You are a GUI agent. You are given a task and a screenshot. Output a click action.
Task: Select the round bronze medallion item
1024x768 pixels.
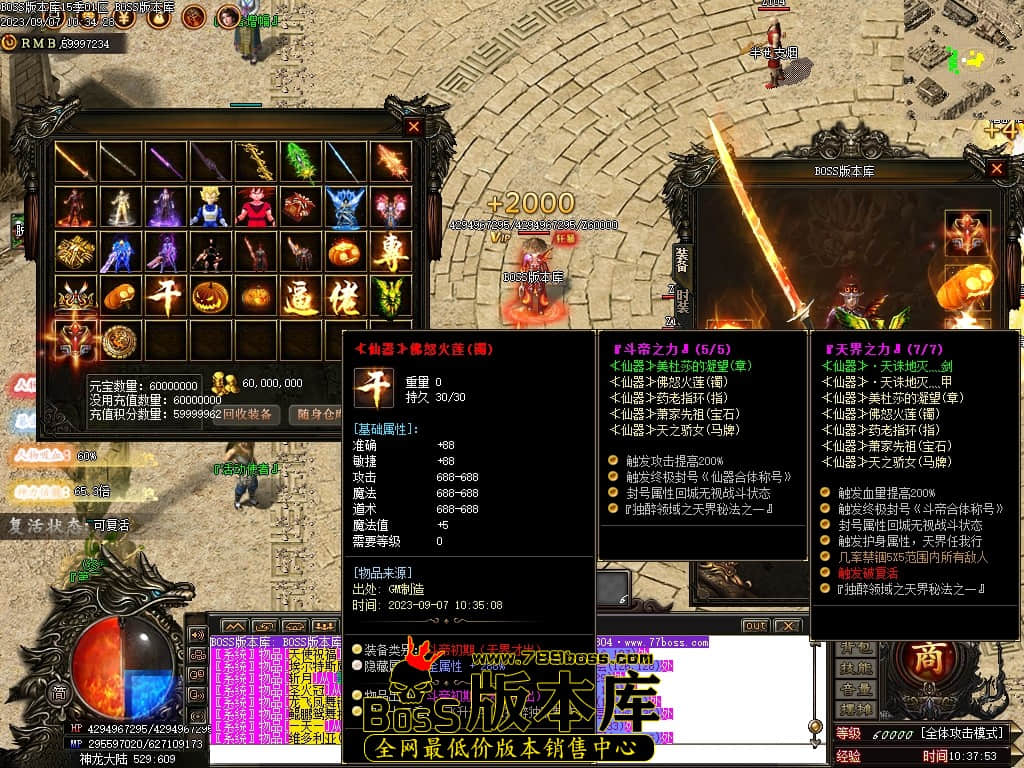(x=120, y=342)
